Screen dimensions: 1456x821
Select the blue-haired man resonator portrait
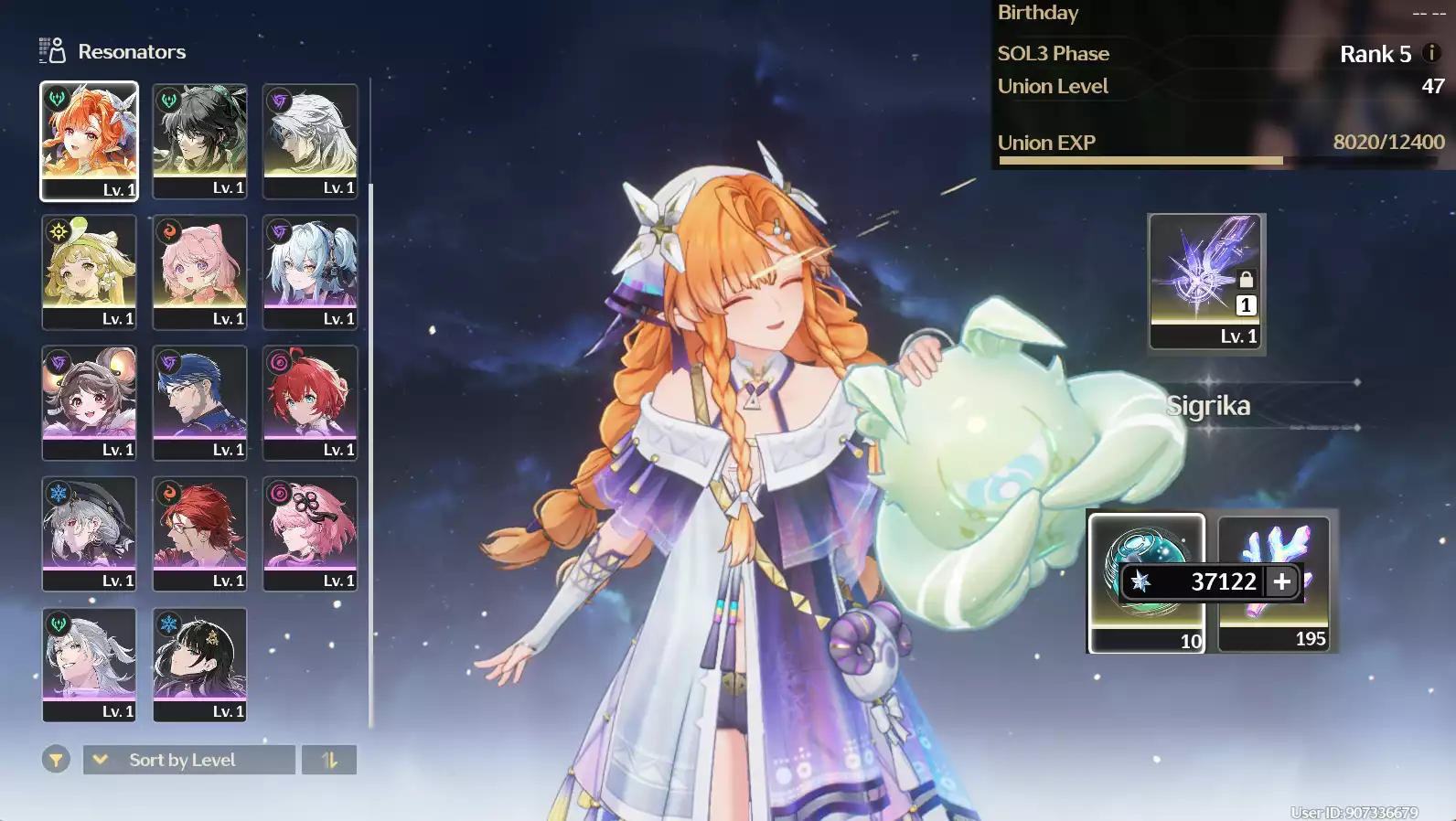tap(199, 402)
